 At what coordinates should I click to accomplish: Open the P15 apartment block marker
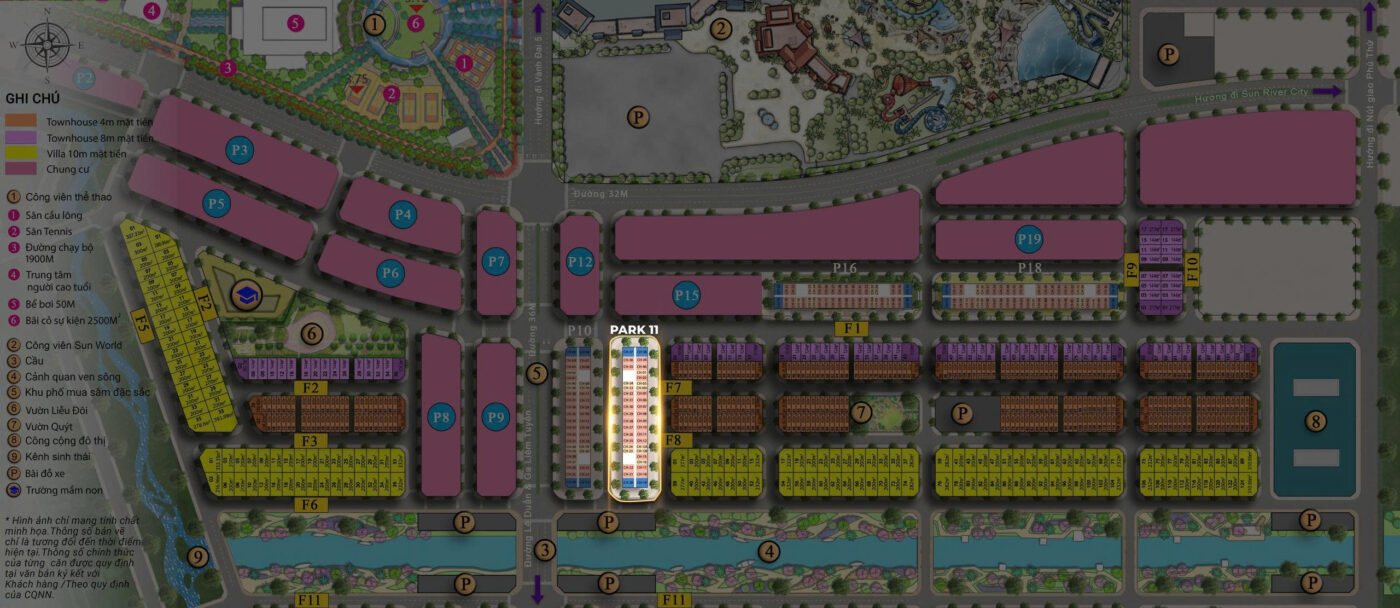(x=687, y=295)
